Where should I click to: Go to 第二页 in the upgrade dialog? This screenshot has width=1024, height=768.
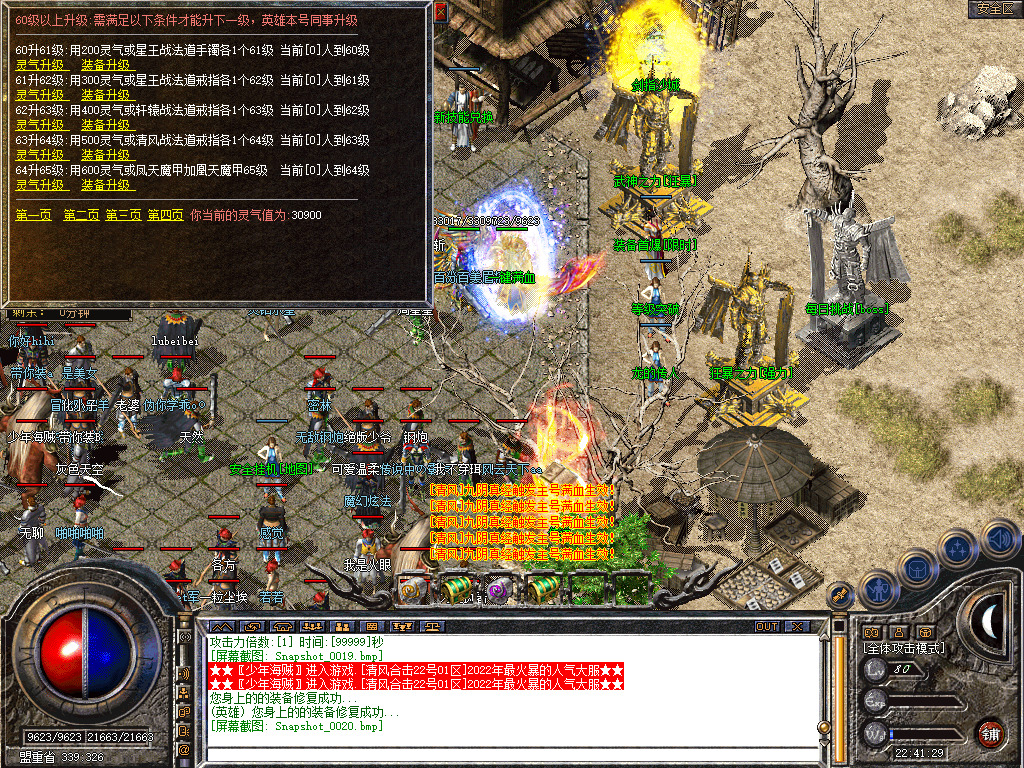click(81, 215)
